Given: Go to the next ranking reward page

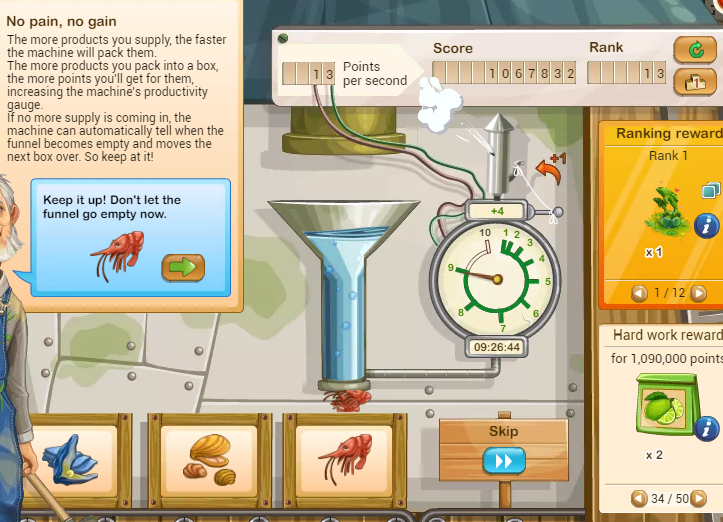Looking at the screenshot, I should [700, 293].
